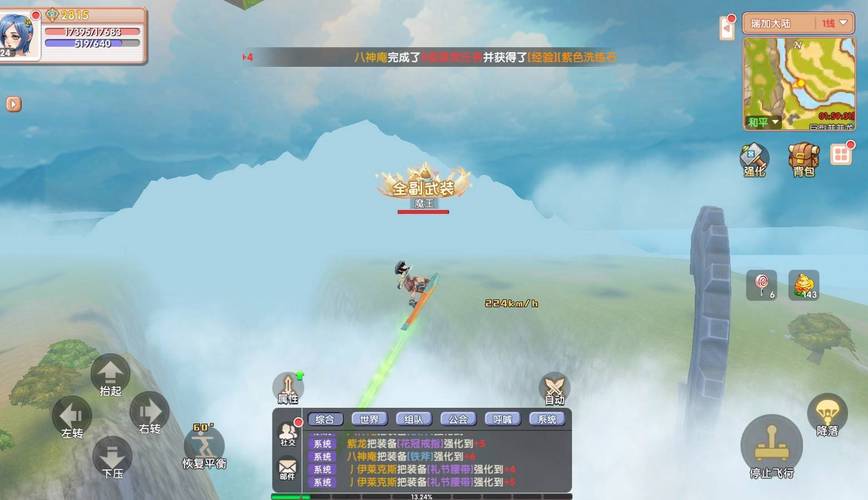Activate the 恢复平衡 restore-balance button

(x=204, y=445)
